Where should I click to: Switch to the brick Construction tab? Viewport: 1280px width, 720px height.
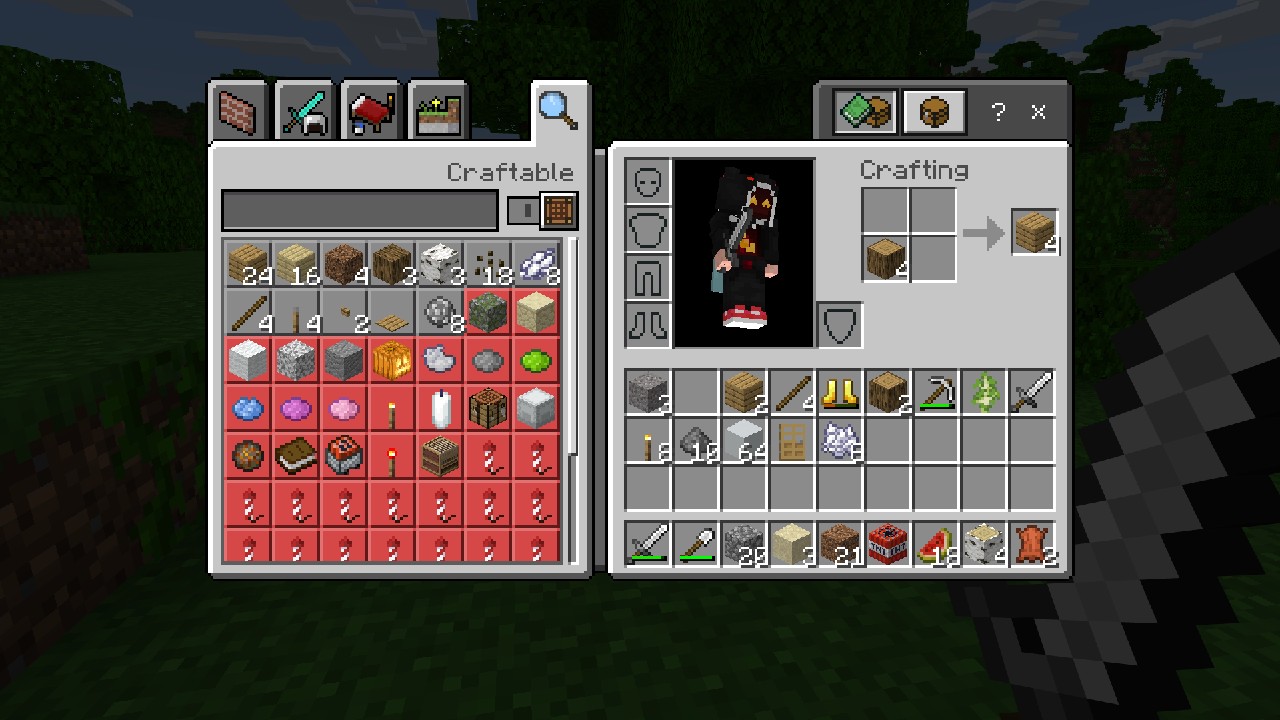(237, 112)
